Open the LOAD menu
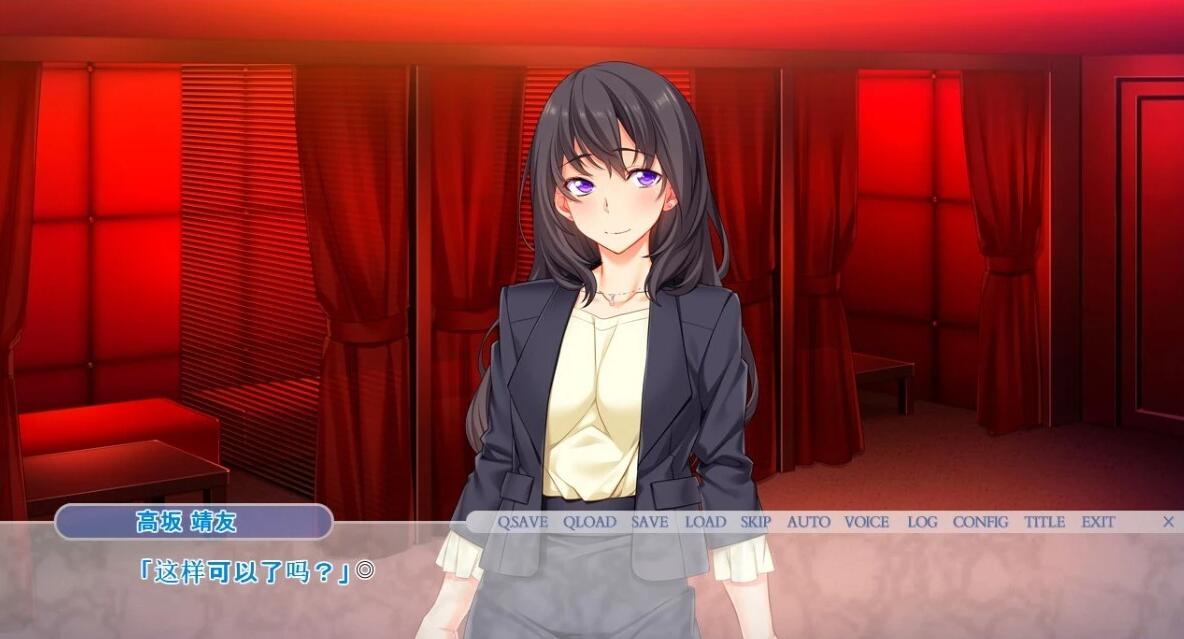 coord(705,522)
